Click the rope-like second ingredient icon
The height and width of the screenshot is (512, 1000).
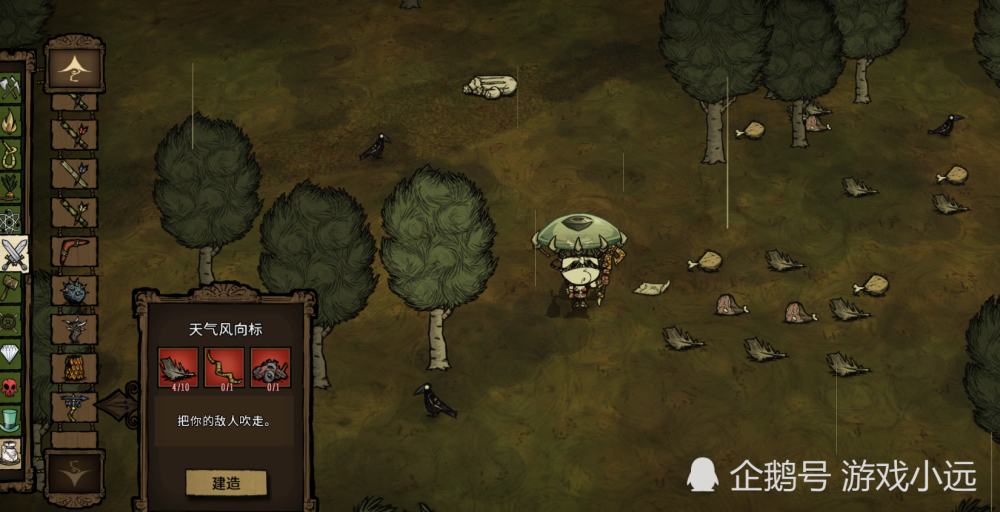pos(224,366)
